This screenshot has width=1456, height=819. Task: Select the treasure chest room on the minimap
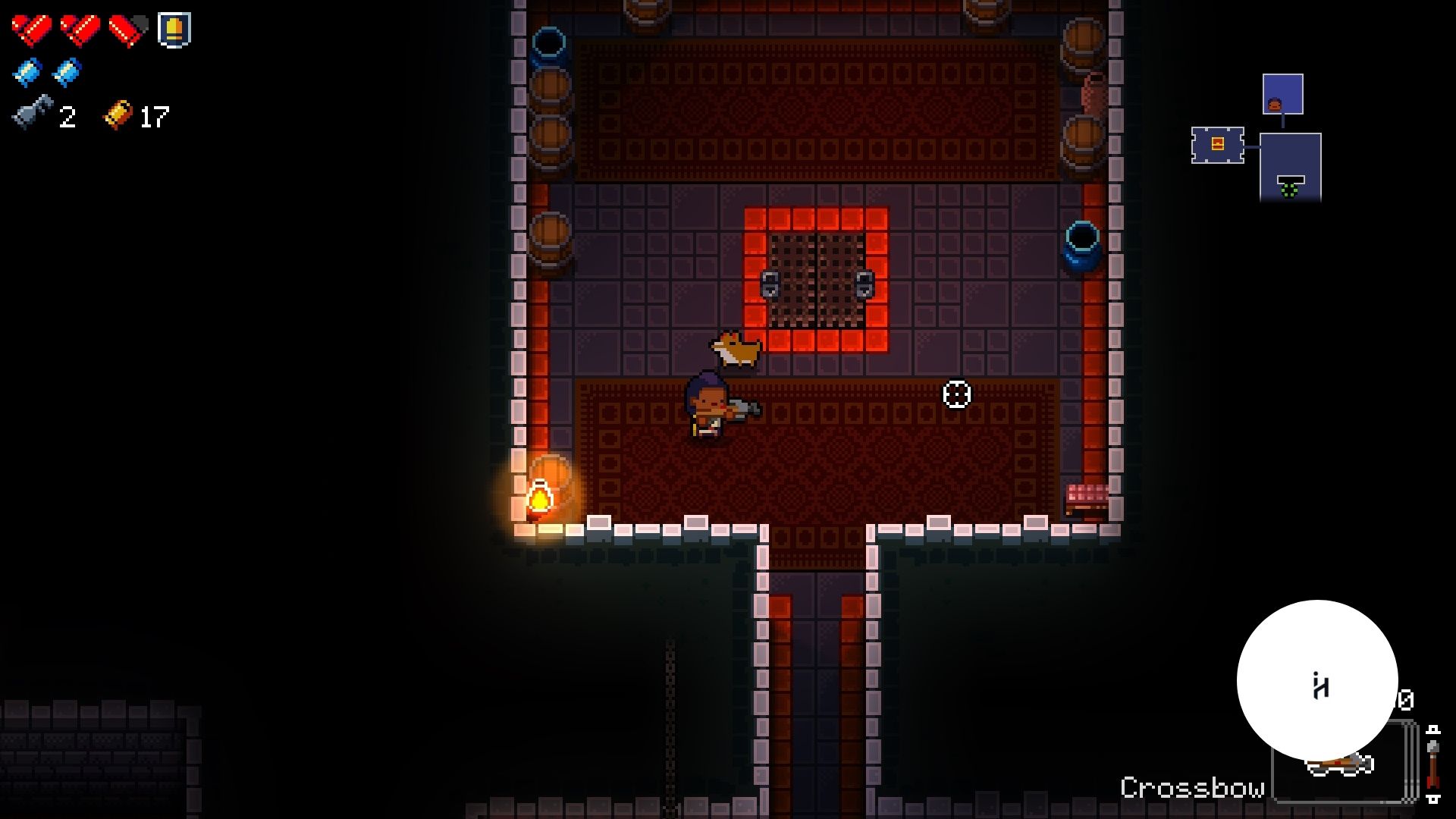tap(1217, 144)
